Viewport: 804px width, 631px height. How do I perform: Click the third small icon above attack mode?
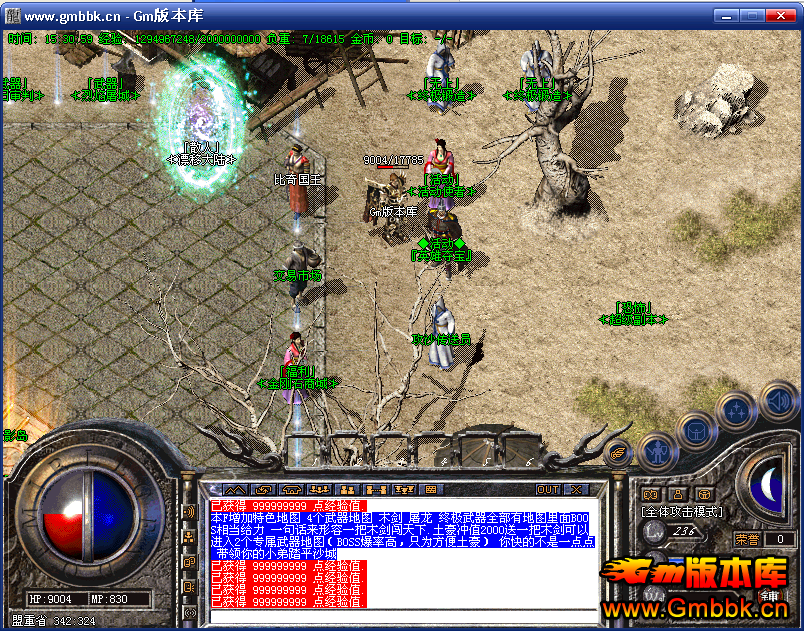tap(704, 494)
